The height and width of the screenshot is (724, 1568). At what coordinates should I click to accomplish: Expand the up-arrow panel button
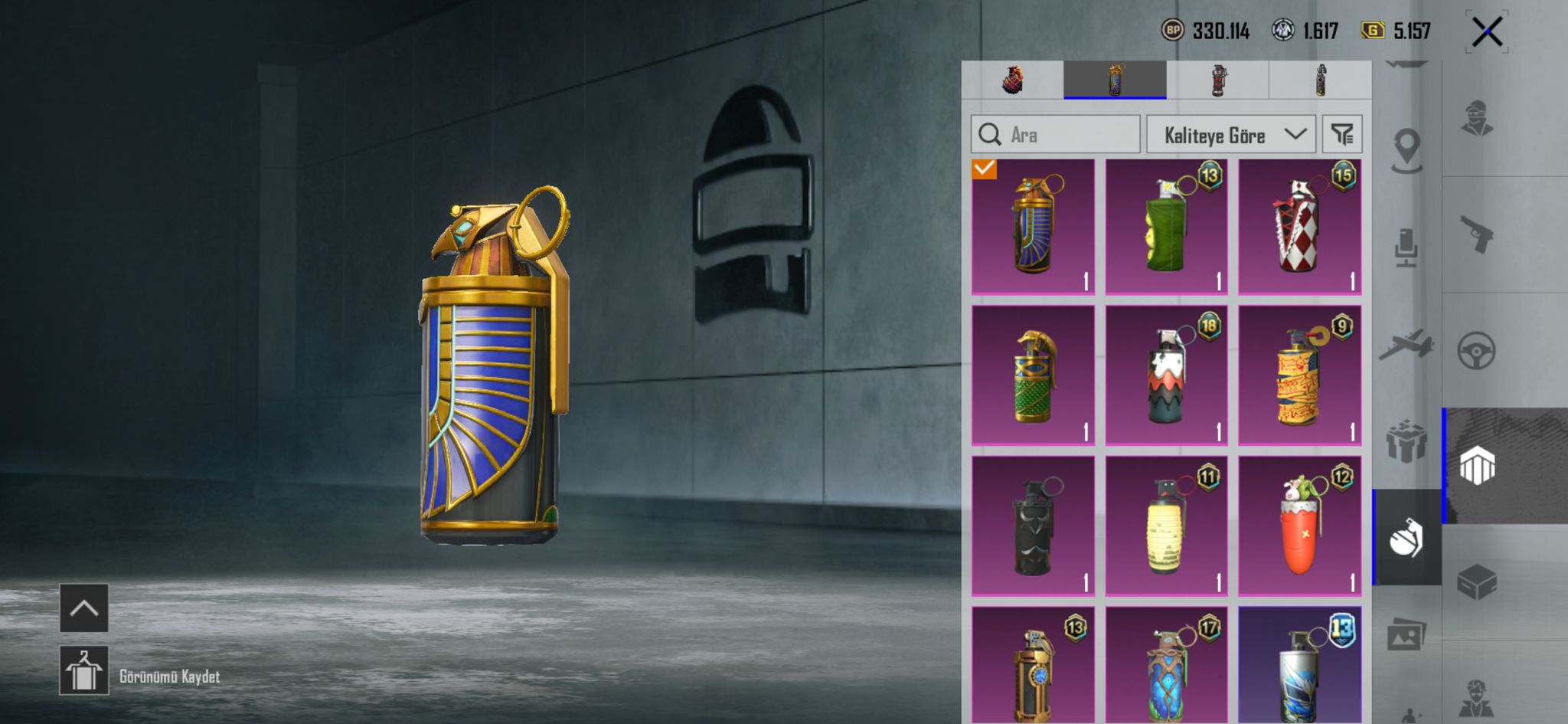[x=84, y=608]
